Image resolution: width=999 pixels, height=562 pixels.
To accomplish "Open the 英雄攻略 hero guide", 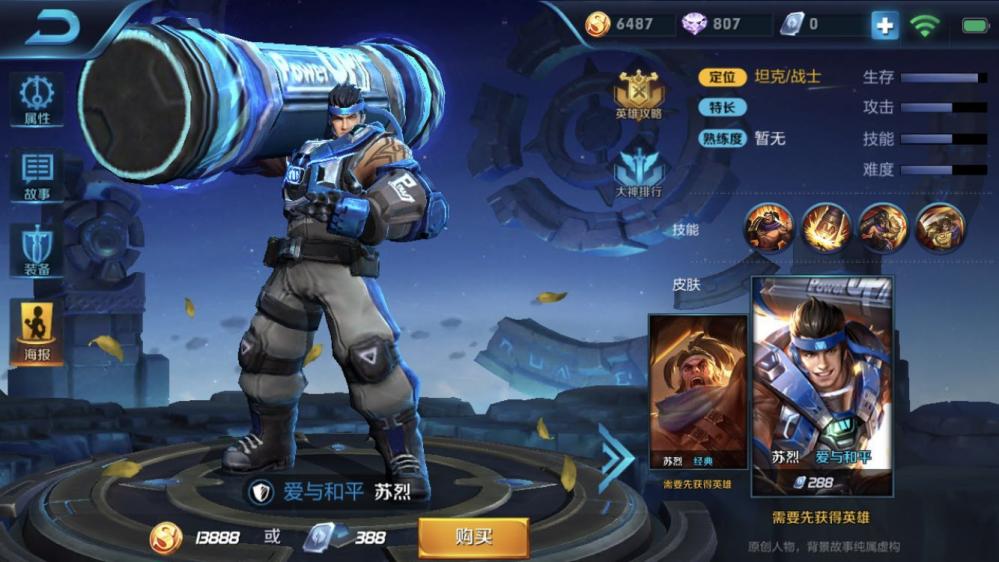I will click(639, 96).
